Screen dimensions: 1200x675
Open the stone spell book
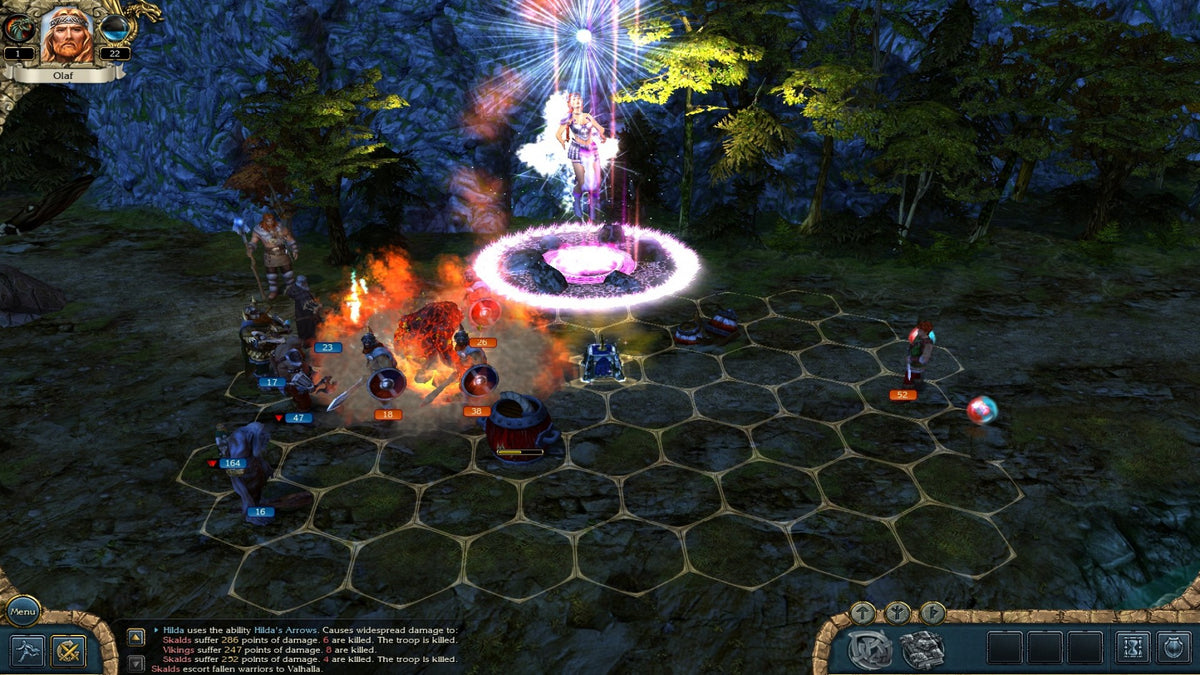coord(922,649)
